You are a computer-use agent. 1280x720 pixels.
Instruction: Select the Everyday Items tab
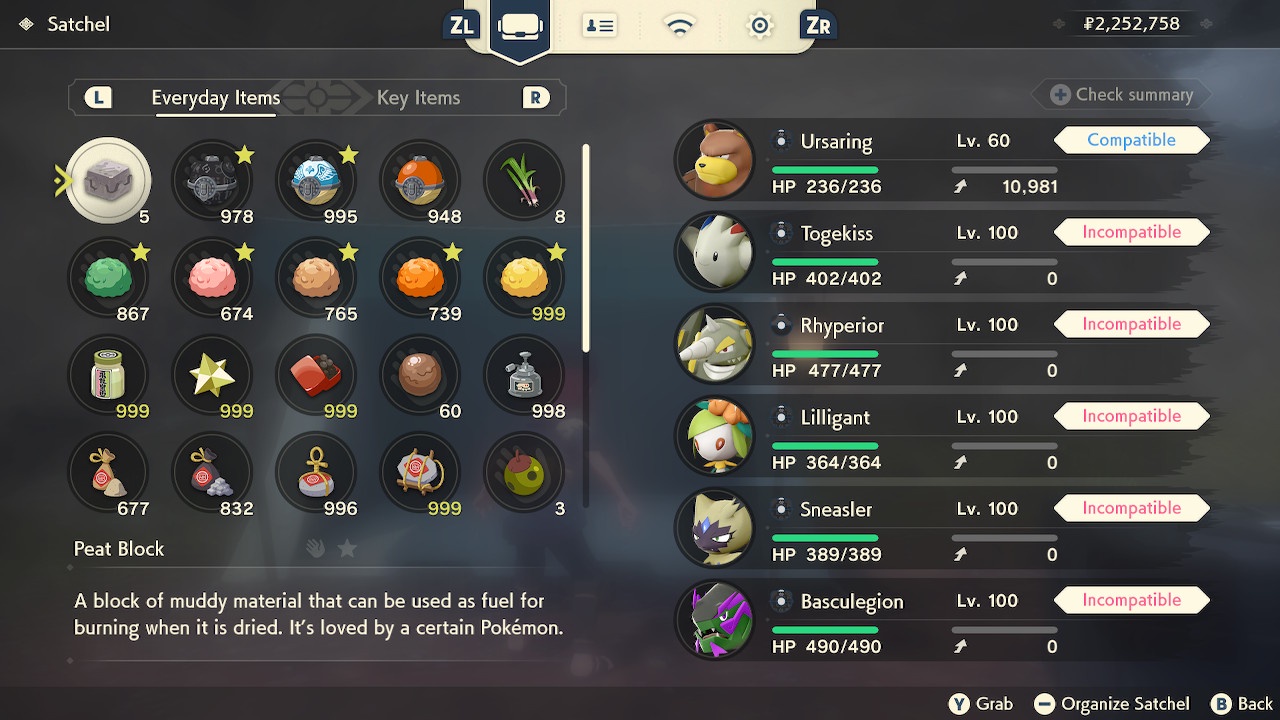[215, 98]
